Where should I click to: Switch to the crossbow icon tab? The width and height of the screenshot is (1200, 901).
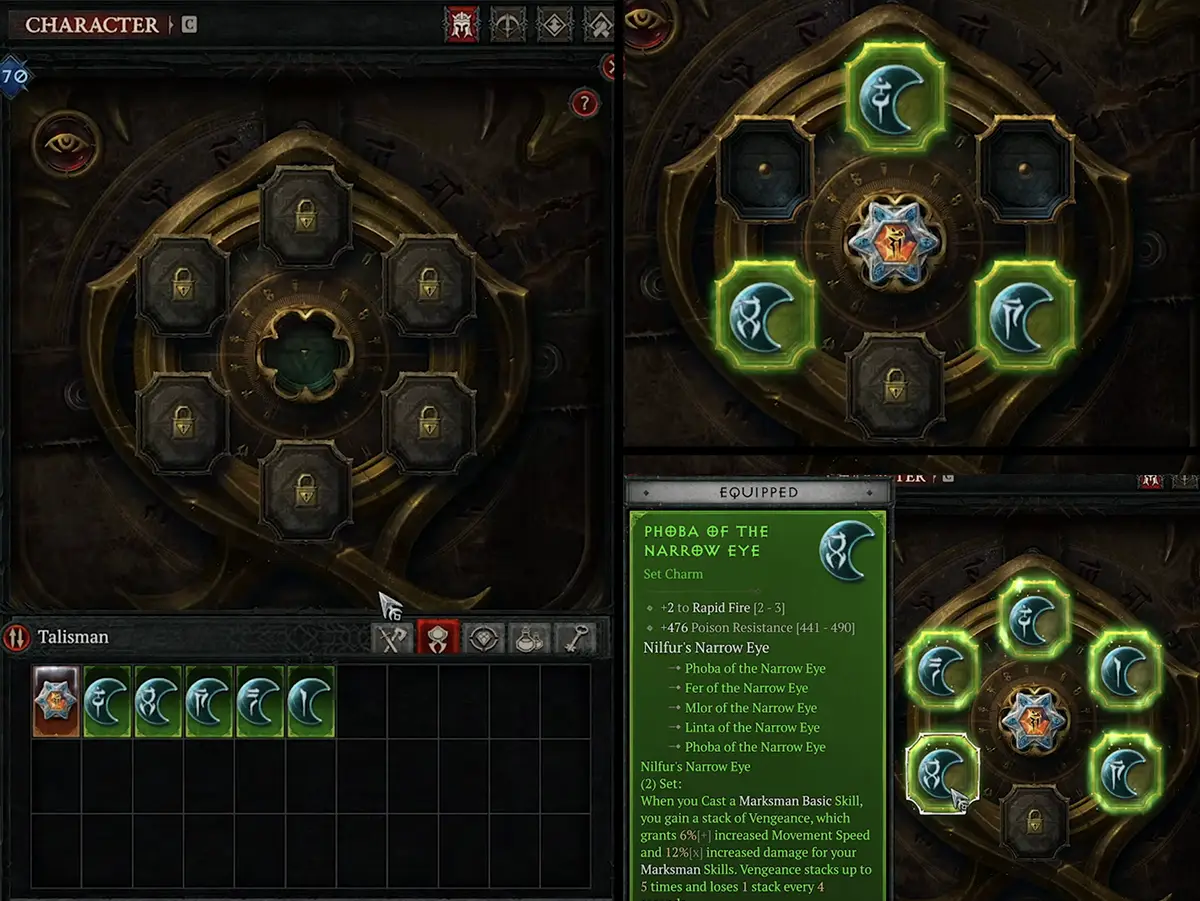(507, 25)
